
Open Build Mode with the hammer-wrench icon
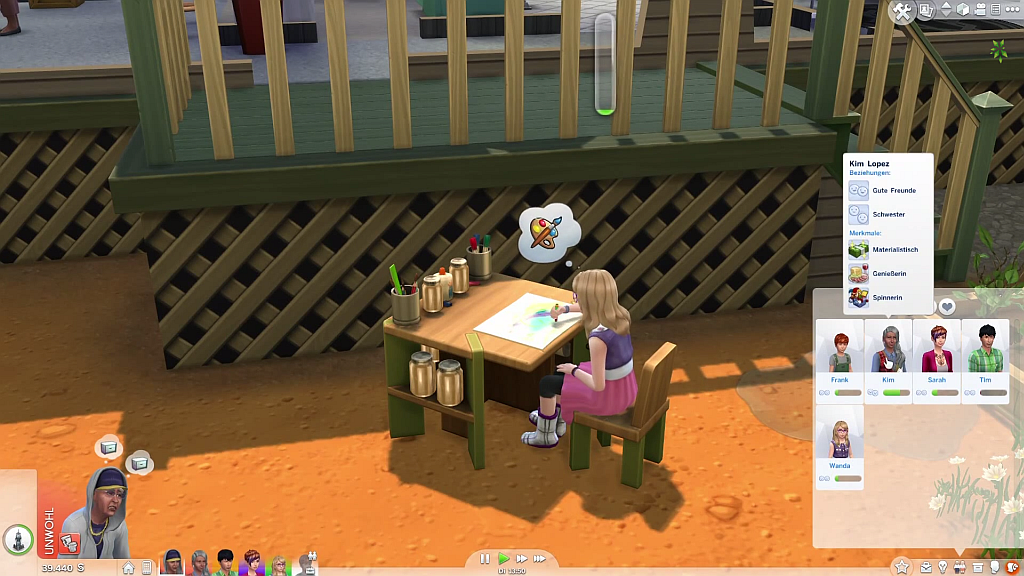tap(902, 12)
